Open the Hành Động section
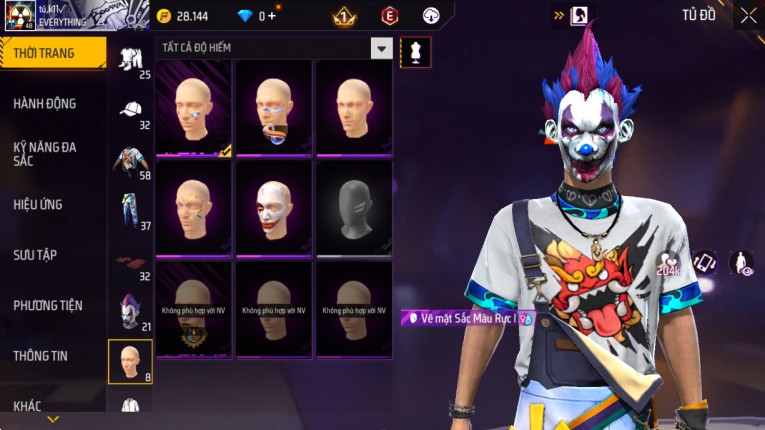The height and width of the screenshot is (430, 765). [45, 103]
